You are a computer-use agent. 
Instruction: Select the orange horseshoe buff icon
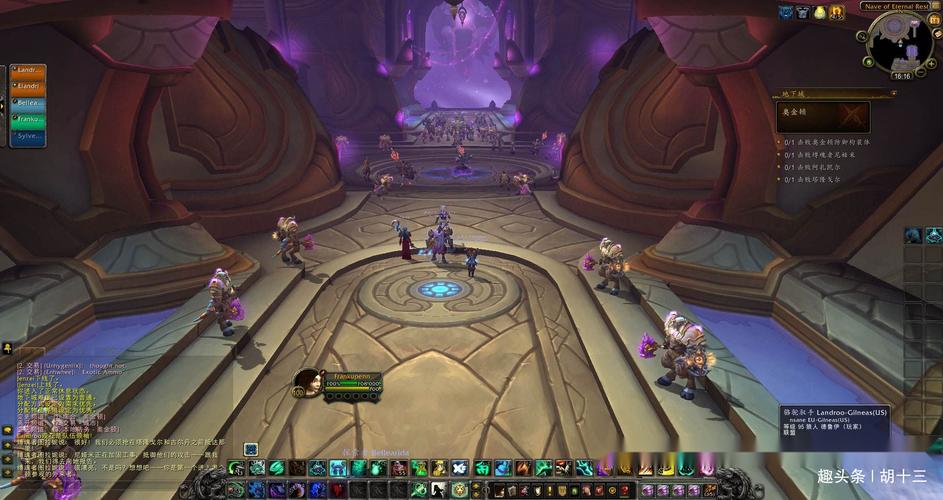pyautogui.click(x=837, y=12)
